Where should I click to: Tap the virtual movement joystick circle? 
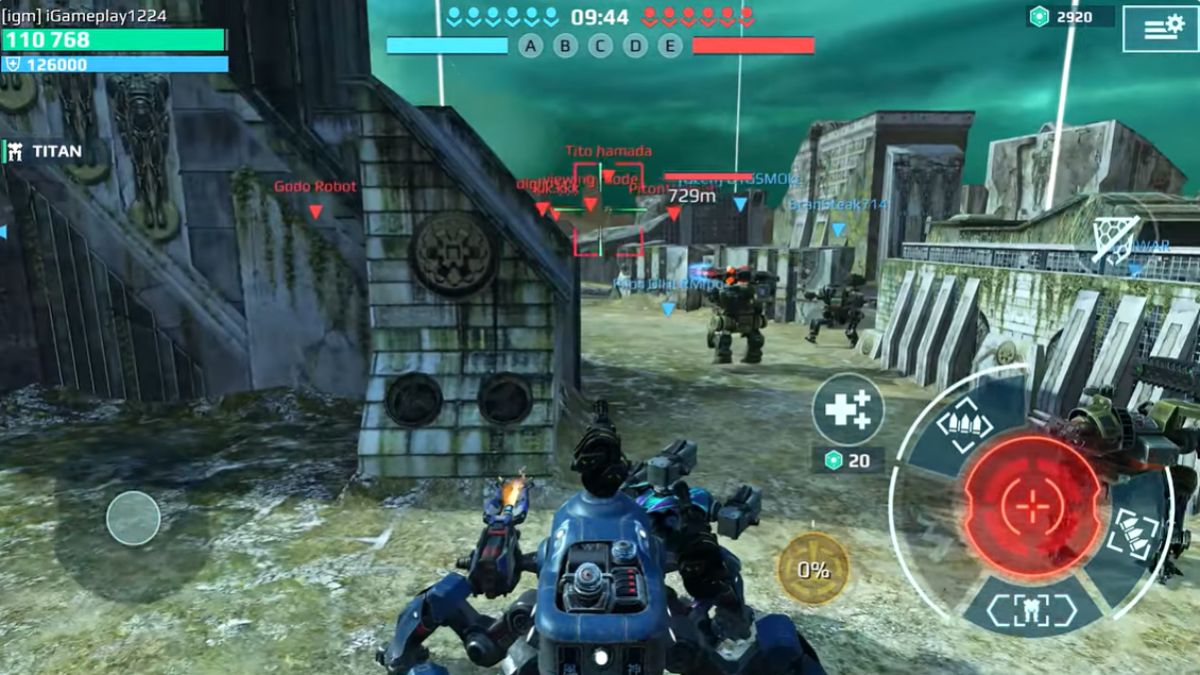tap(133, 518)
